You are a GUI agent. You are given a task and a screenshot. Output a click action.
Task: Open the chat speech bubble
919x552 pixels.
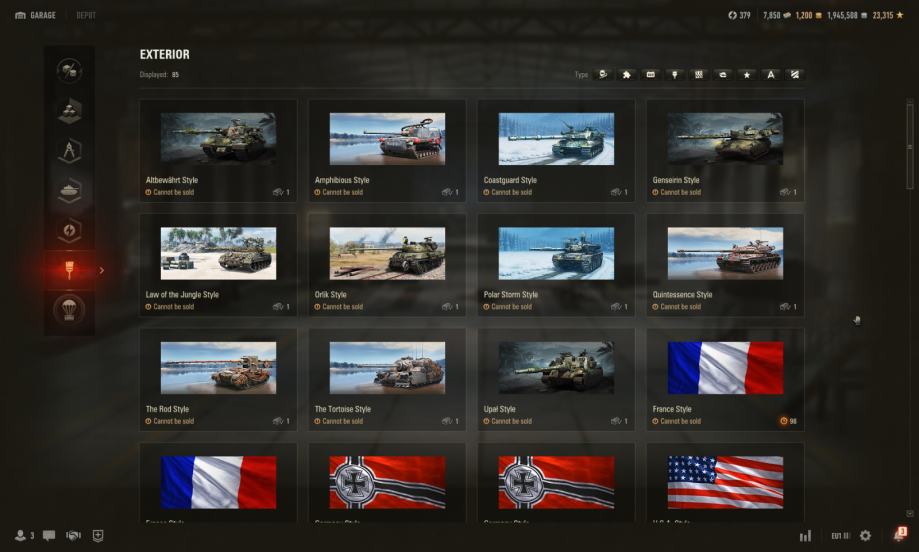coord(49,536)
